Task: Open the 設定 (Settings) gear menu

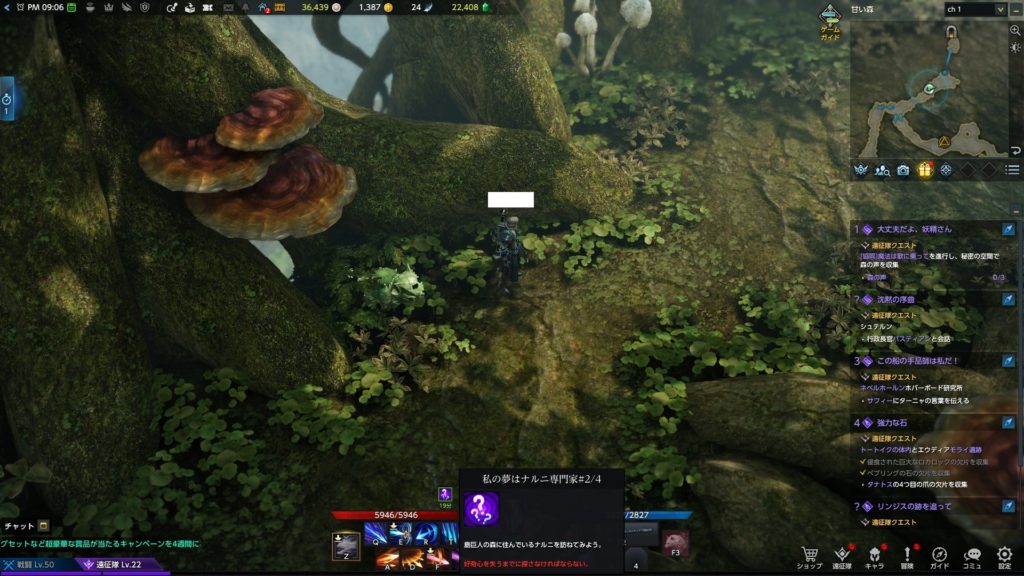Action: point(1004,556)
